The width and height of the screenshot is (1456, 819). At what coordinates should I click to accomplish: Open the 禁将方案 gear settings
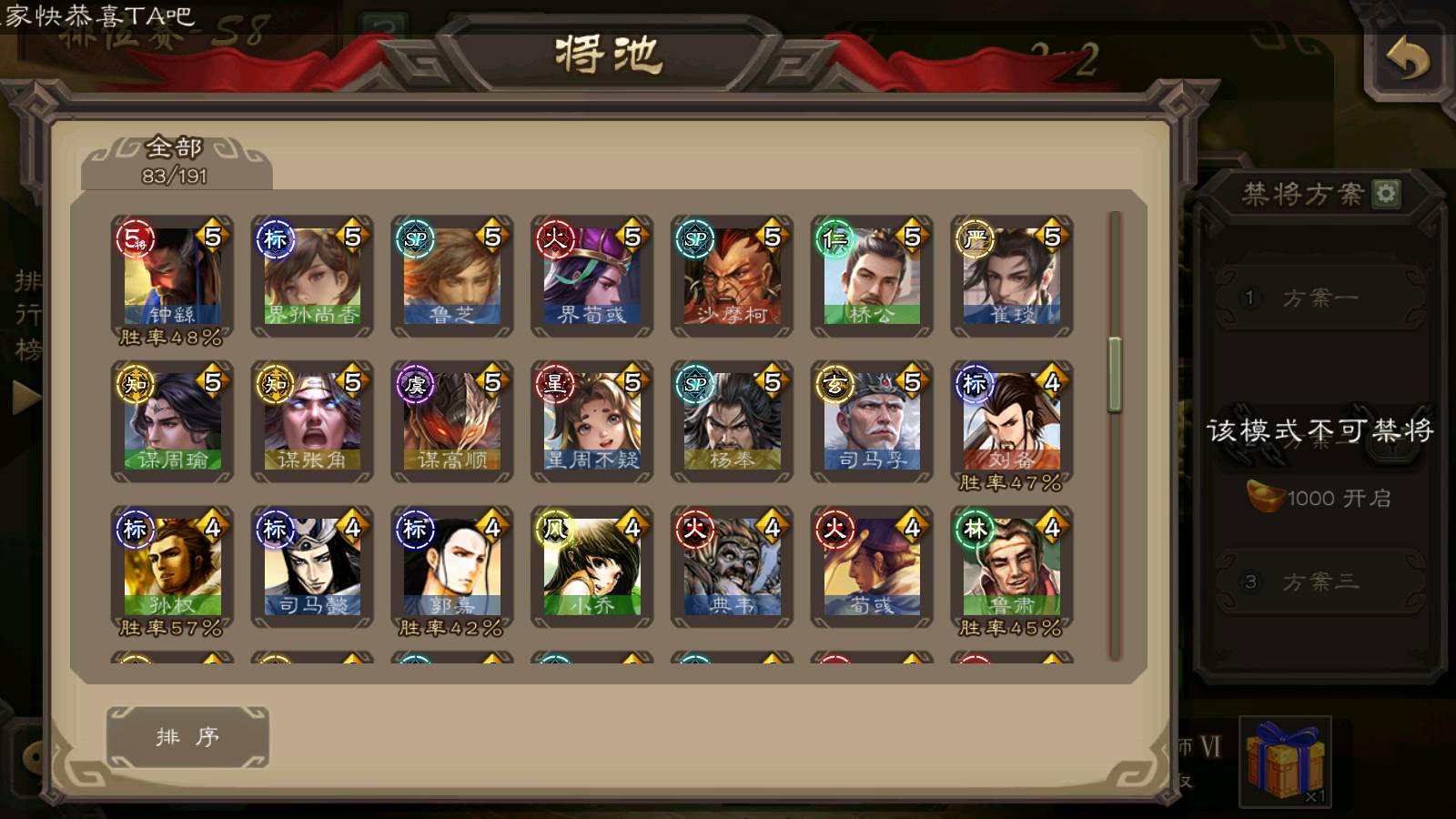coord(1386,193)
